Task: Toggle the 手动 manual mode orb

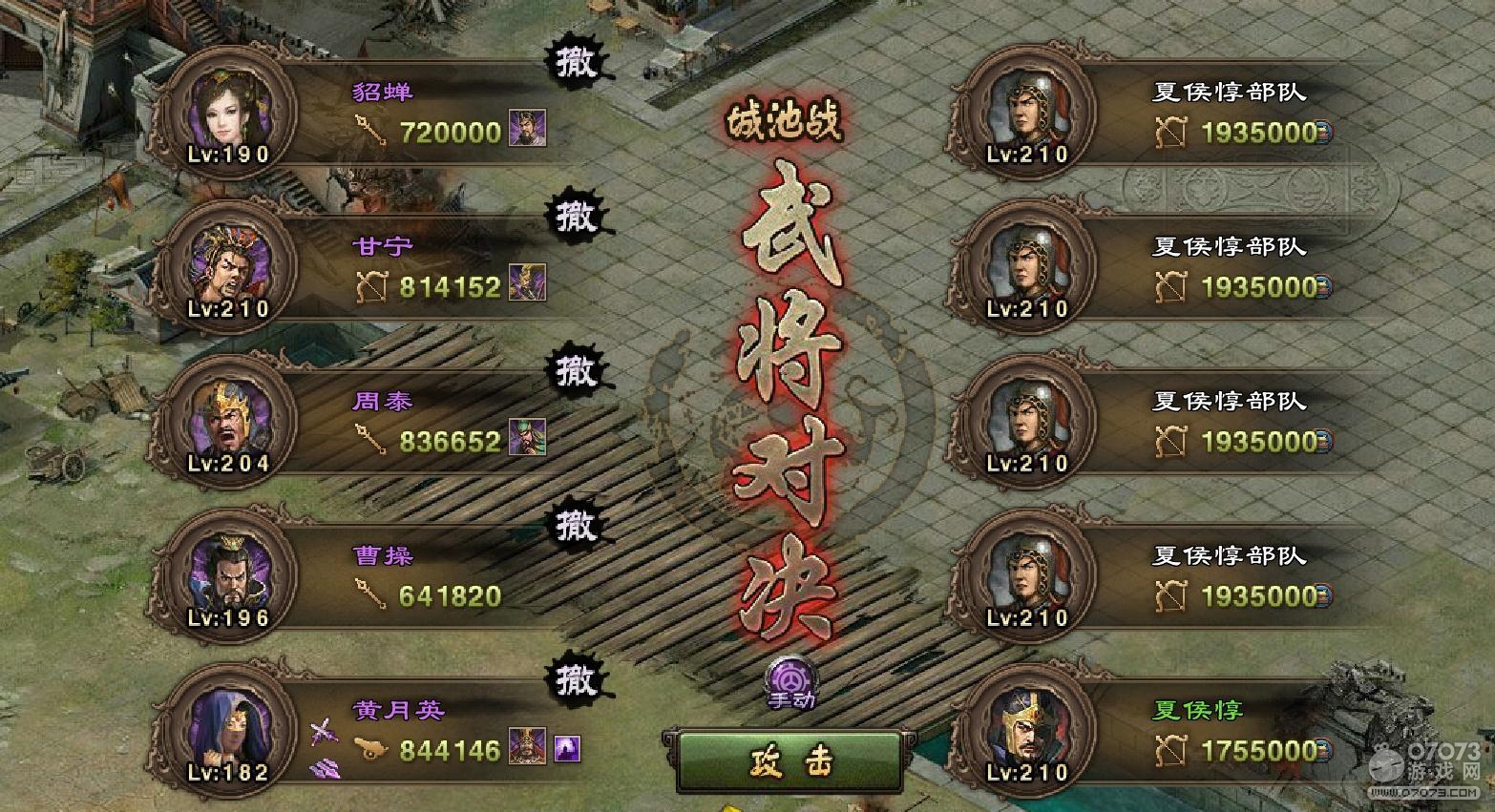Action: pos(791,681)
